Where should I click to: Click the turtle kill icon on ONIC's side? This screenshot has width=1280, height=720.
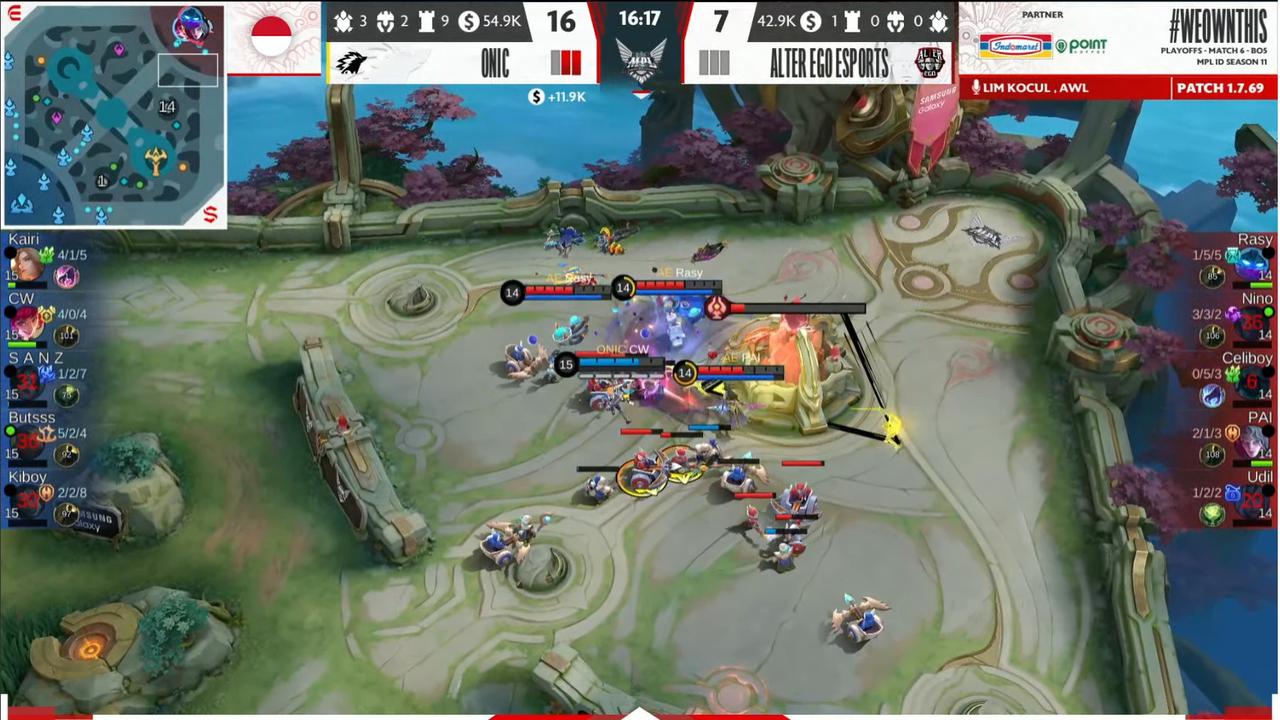[x=342, y=21]
